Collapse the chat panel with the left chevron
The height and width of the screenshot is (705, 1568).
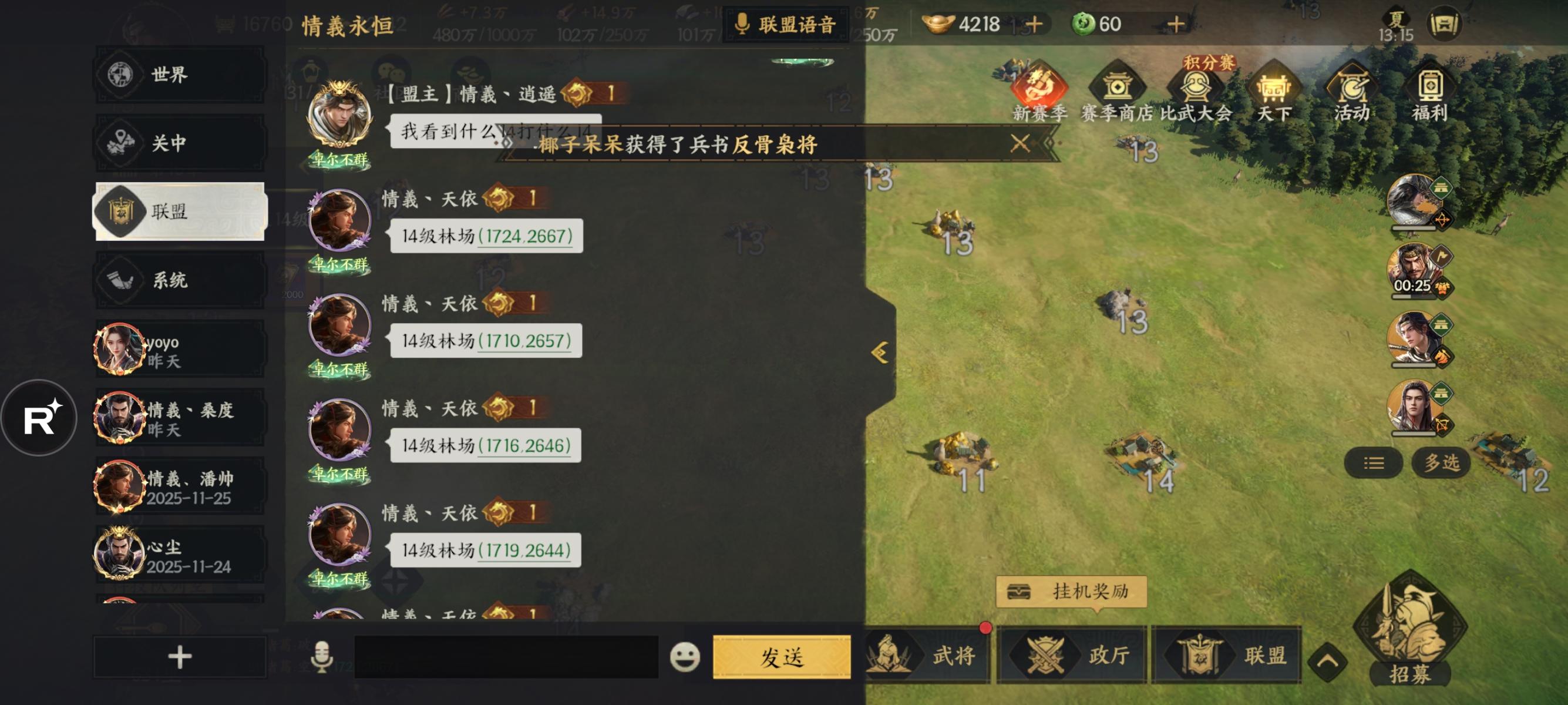[x=879, y=351]
